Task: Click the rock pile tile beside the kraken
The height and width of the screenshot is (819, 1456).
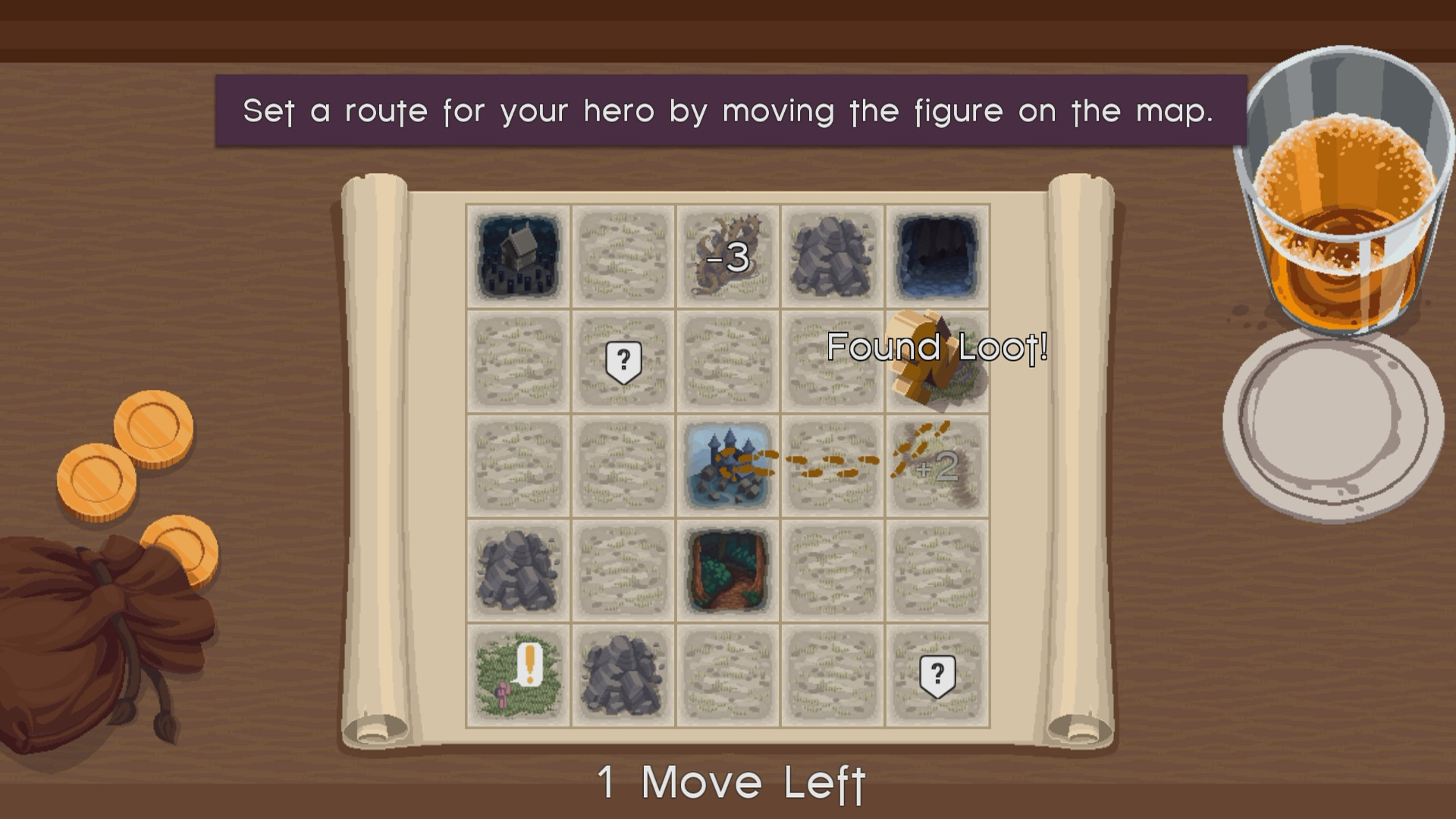Action: pos(832,256)
